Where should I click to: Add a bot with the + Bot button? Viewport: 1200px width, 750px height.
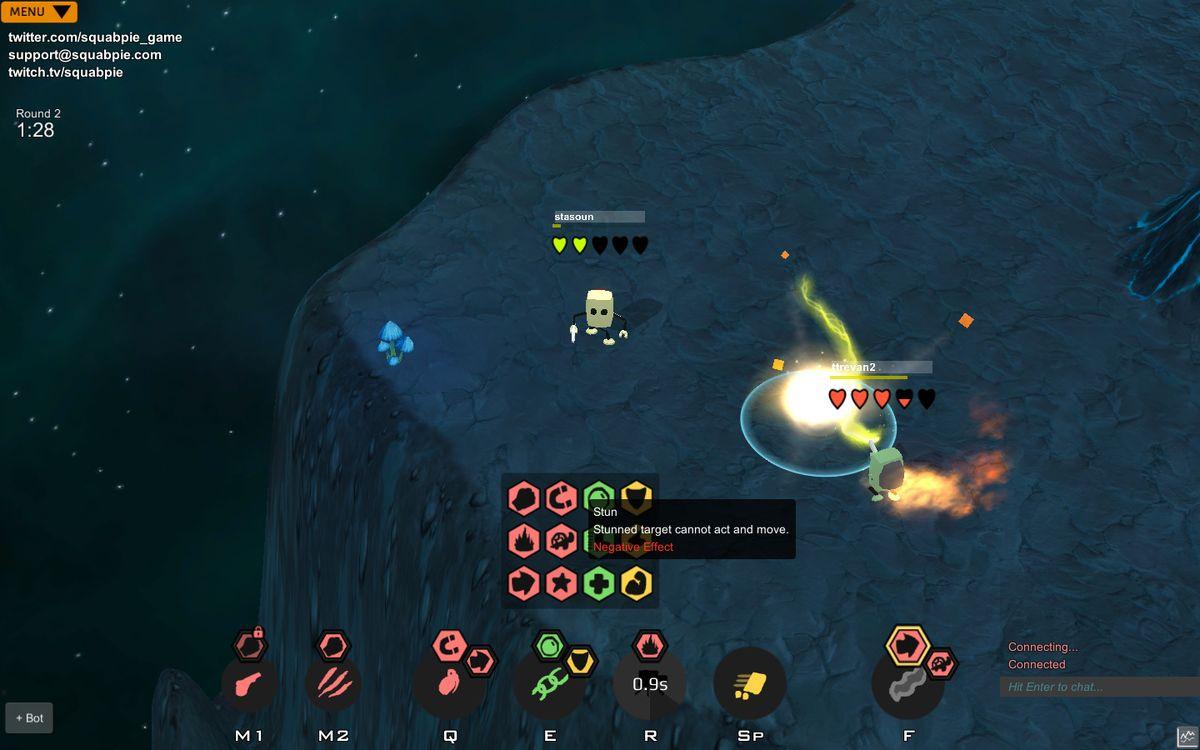(29, 718)
